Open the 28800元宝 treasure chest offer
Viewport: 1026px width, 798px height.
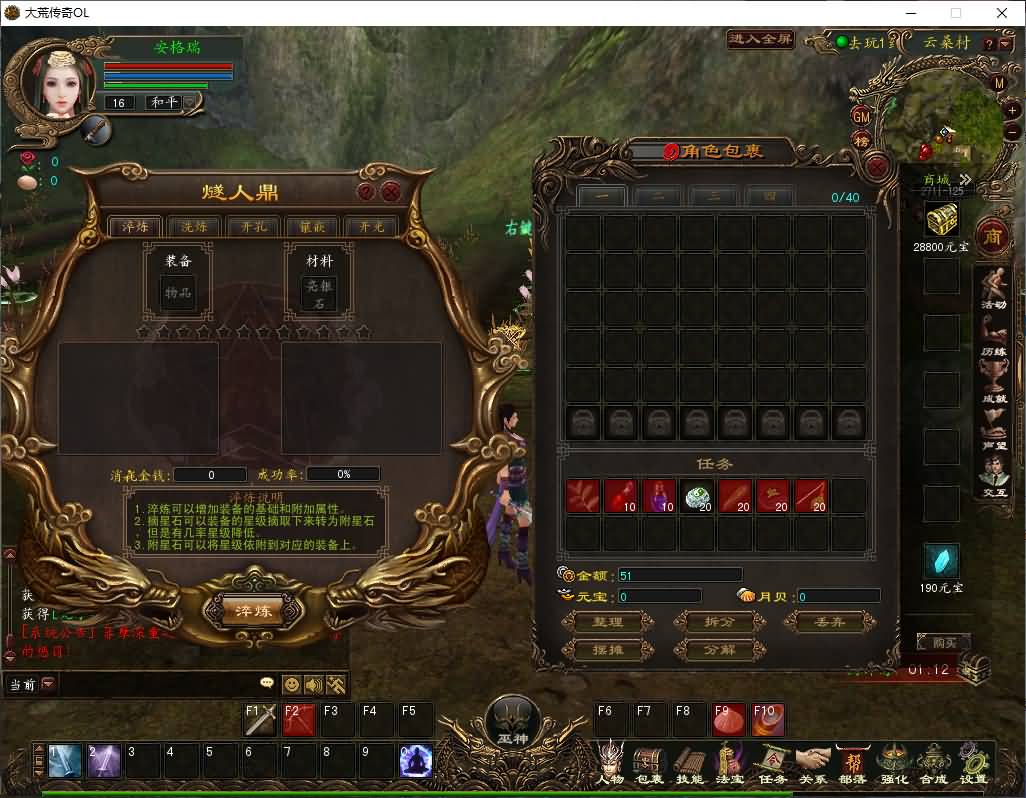(x=941, y=218)
